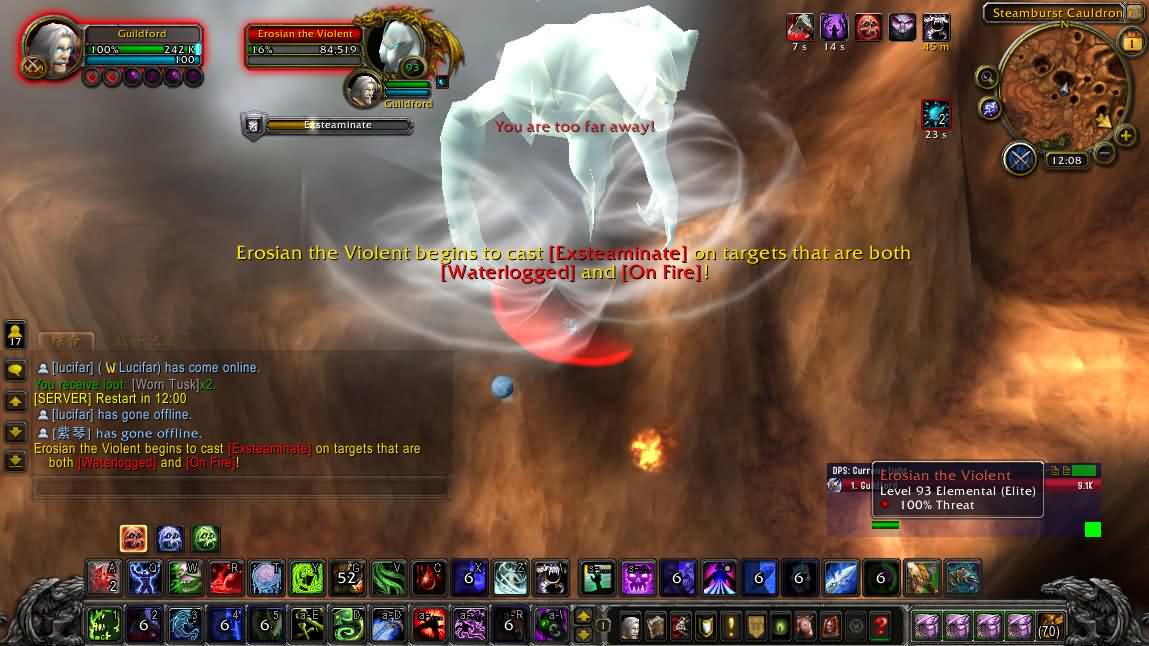
Task: Open the red question mark help button
Action: (880, 626)
